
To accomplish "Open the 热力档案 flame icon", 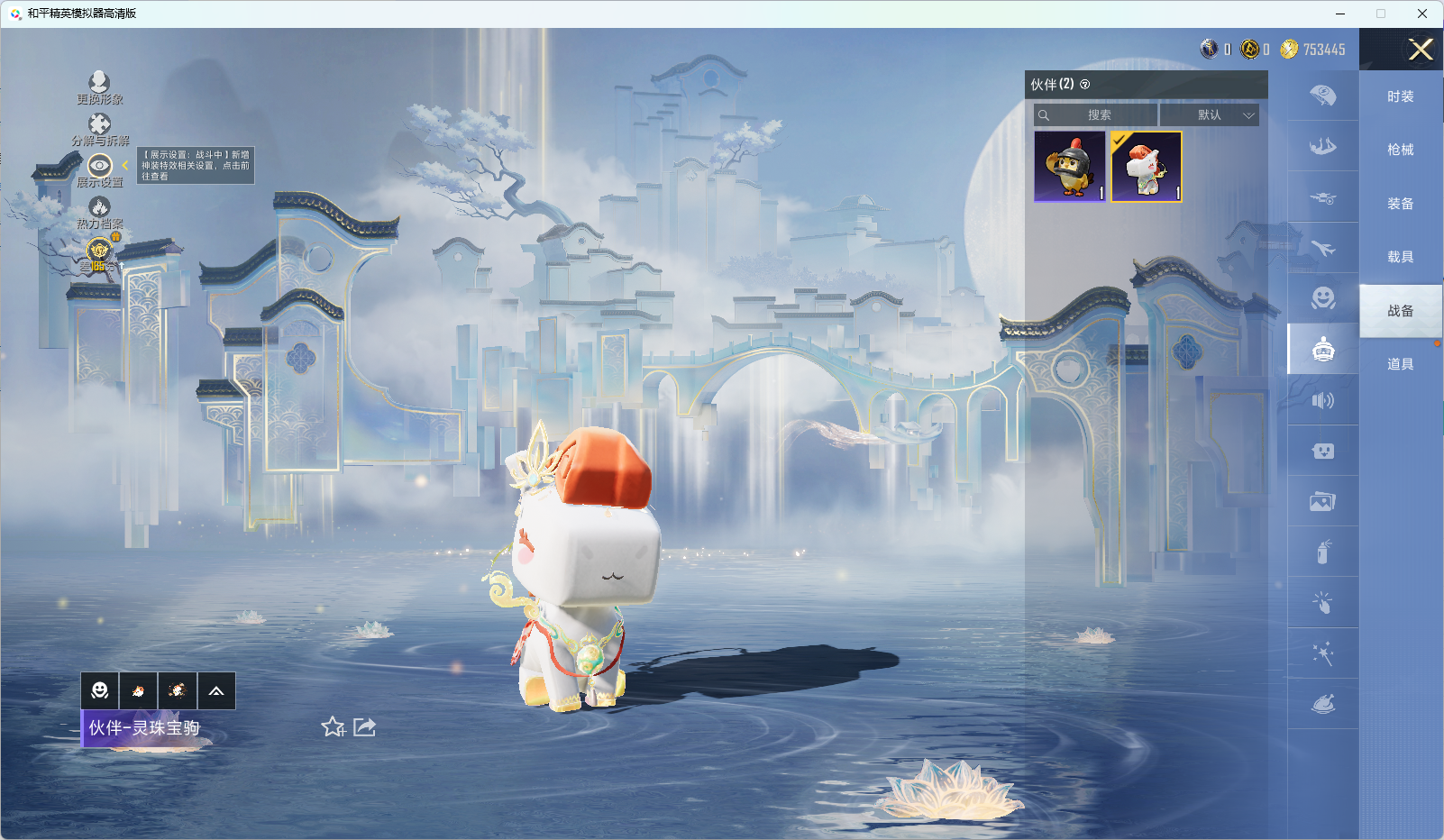I will tap(99, 208).
